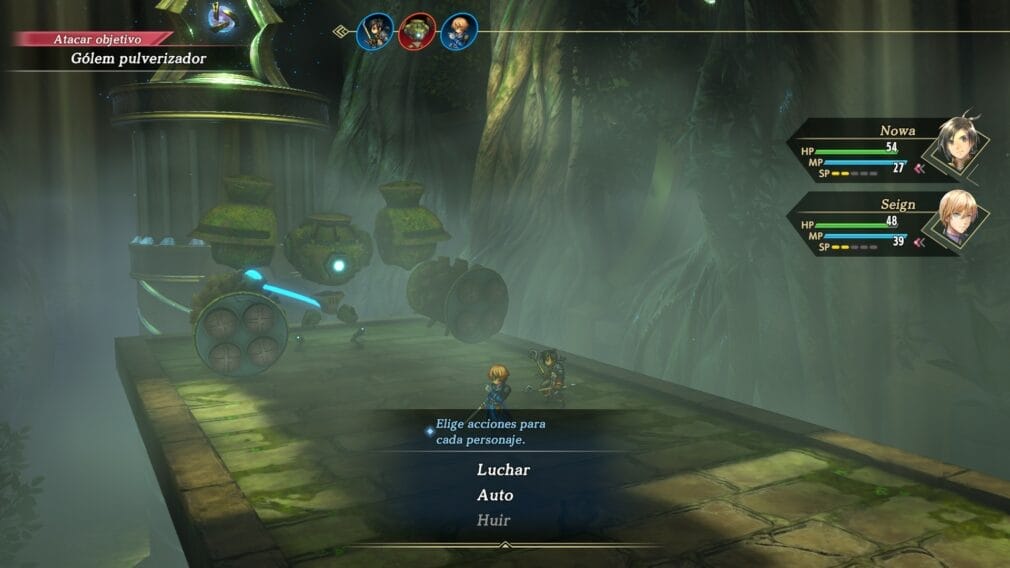Click Nowa's portrait in the turn order
This screenshot has height=568, width=1010.
pyautogui.click(x=376, y=31)
